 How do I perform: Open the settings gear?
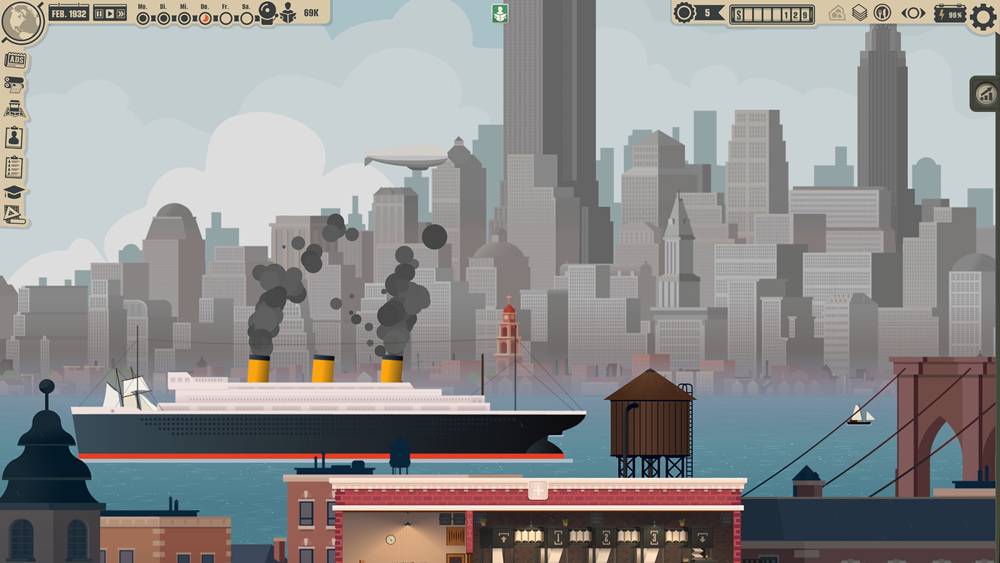click(983, 17)
